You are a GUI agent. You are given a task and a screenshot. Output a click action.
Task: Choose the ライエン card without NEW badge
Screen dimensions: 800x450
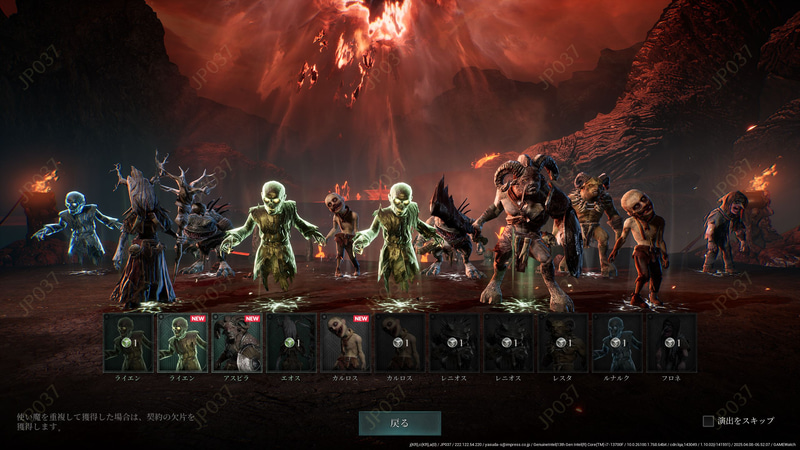coord(129,343)
